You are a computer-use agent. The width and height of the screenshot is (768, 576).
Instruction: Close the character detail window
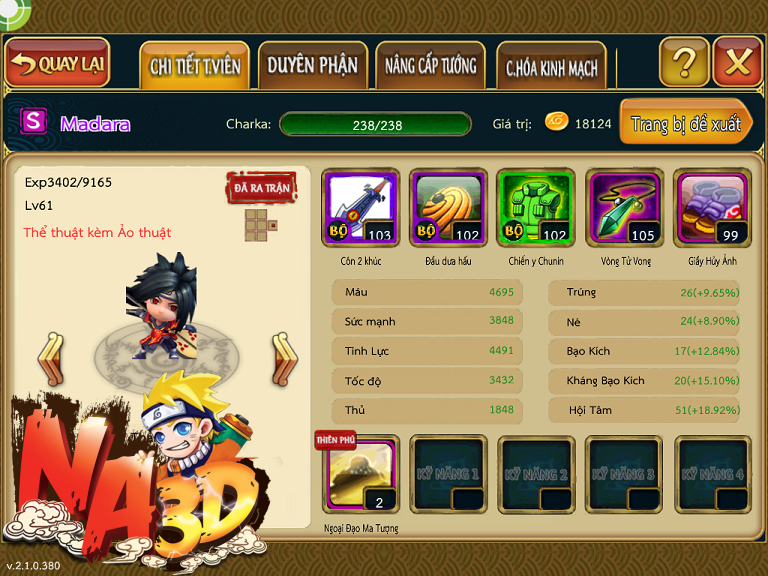coord(738,63)
